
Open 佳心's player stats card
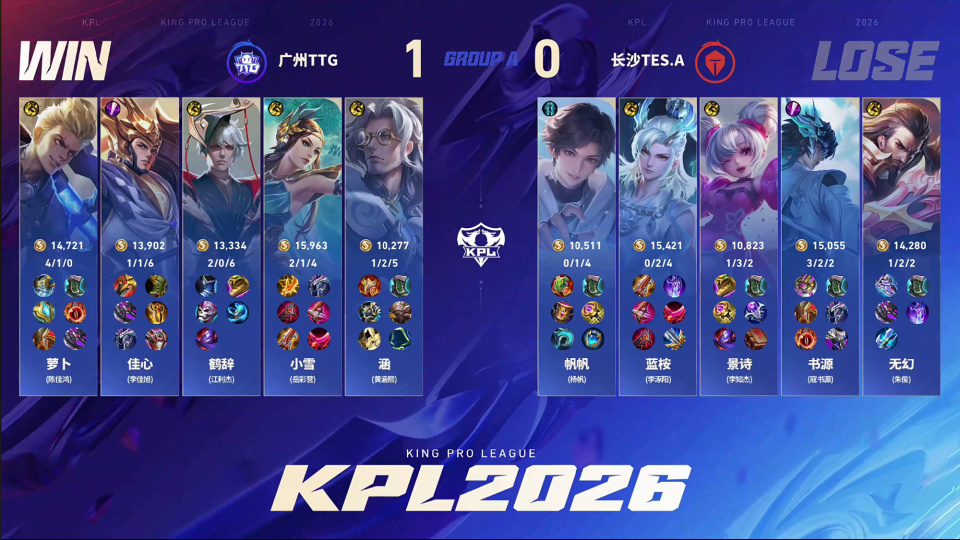(139, 245)
